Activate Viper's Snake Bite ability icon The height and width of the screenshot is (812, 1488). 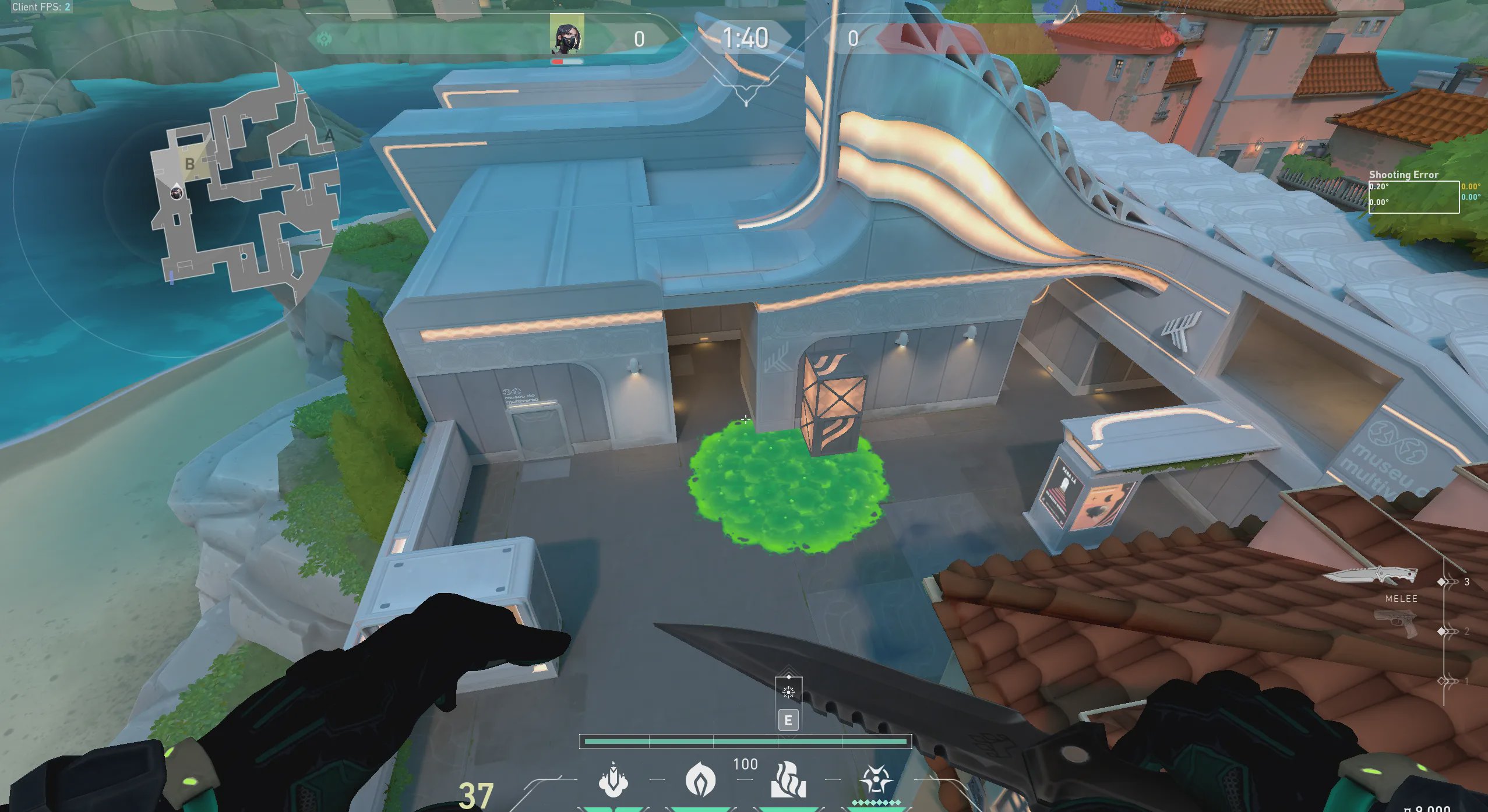(613, 780)
